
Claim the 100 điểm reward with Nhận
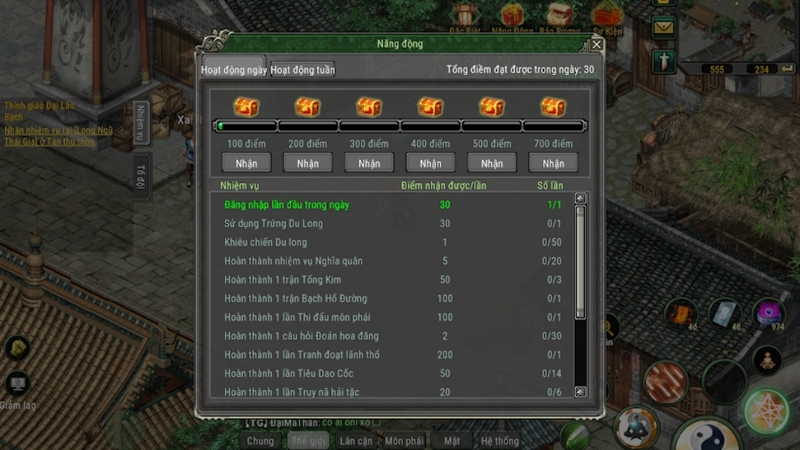click(246, 163)
